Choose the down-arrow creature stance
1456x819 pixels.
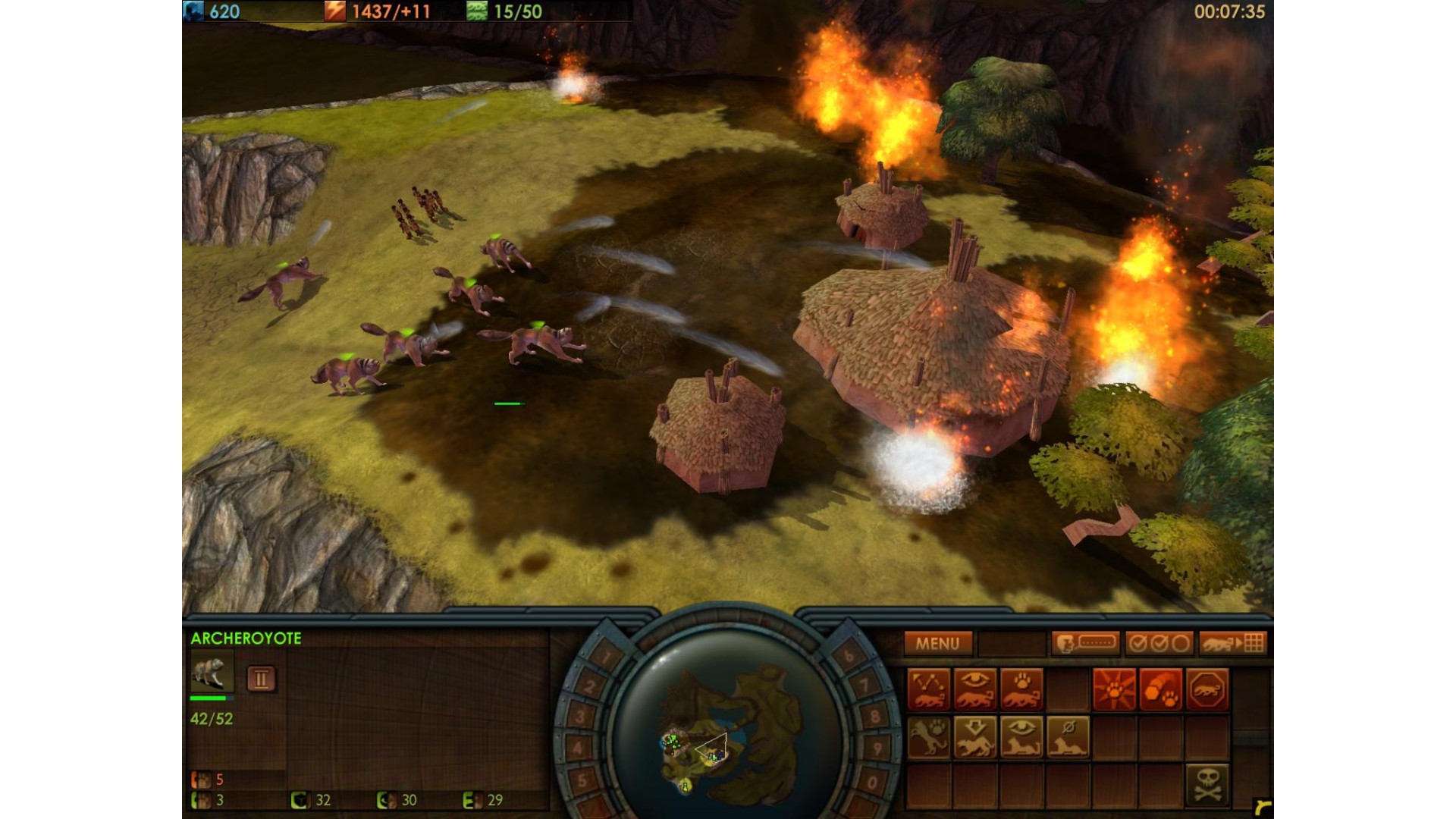click(975, 737)
